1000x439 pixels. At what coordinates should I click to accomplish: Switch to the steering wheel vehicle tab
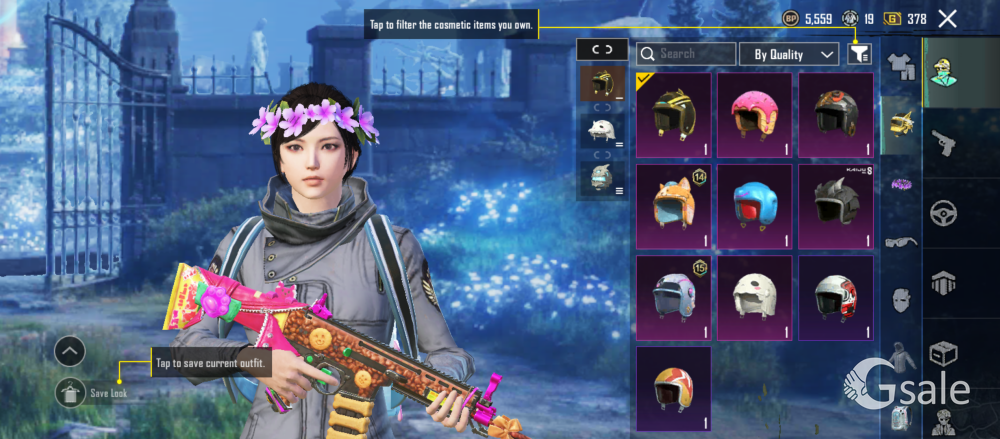pyautogui.click(x=943, y=213)
